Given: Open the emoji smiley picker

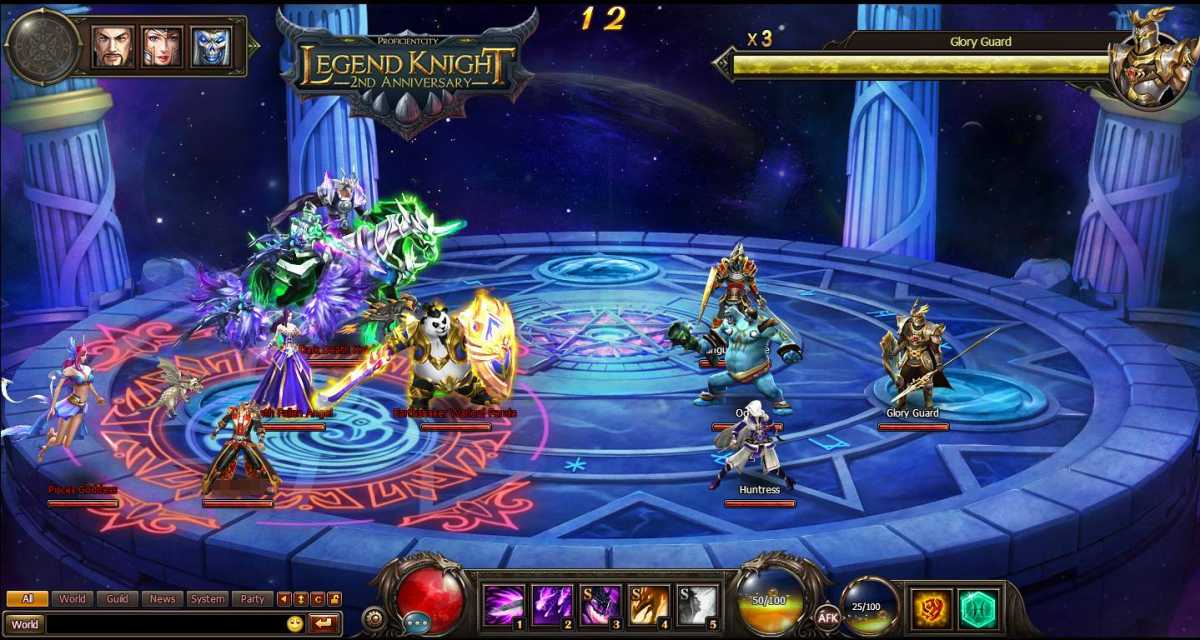Looking at the screenshot, I should click(295, 624).
